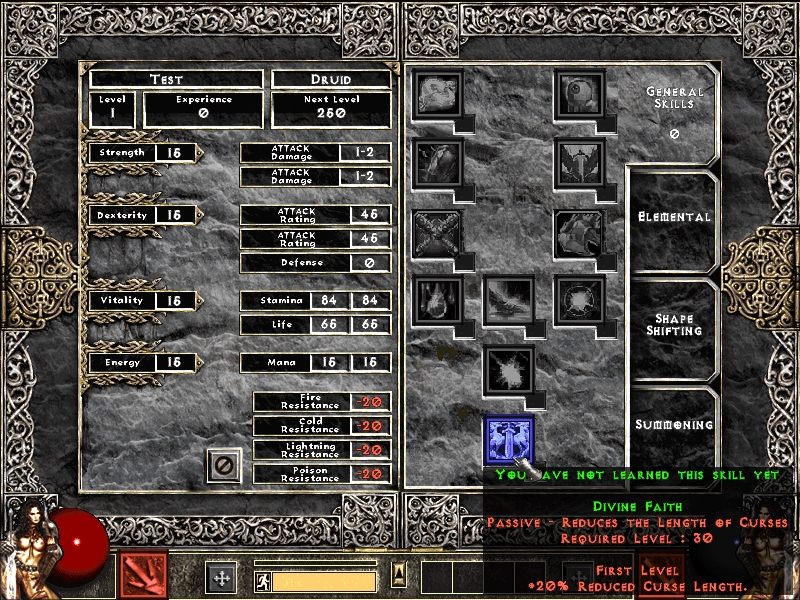
Task: Pick the winged figure skill icon
Action: pyautogui.click(x=579, y=162)
